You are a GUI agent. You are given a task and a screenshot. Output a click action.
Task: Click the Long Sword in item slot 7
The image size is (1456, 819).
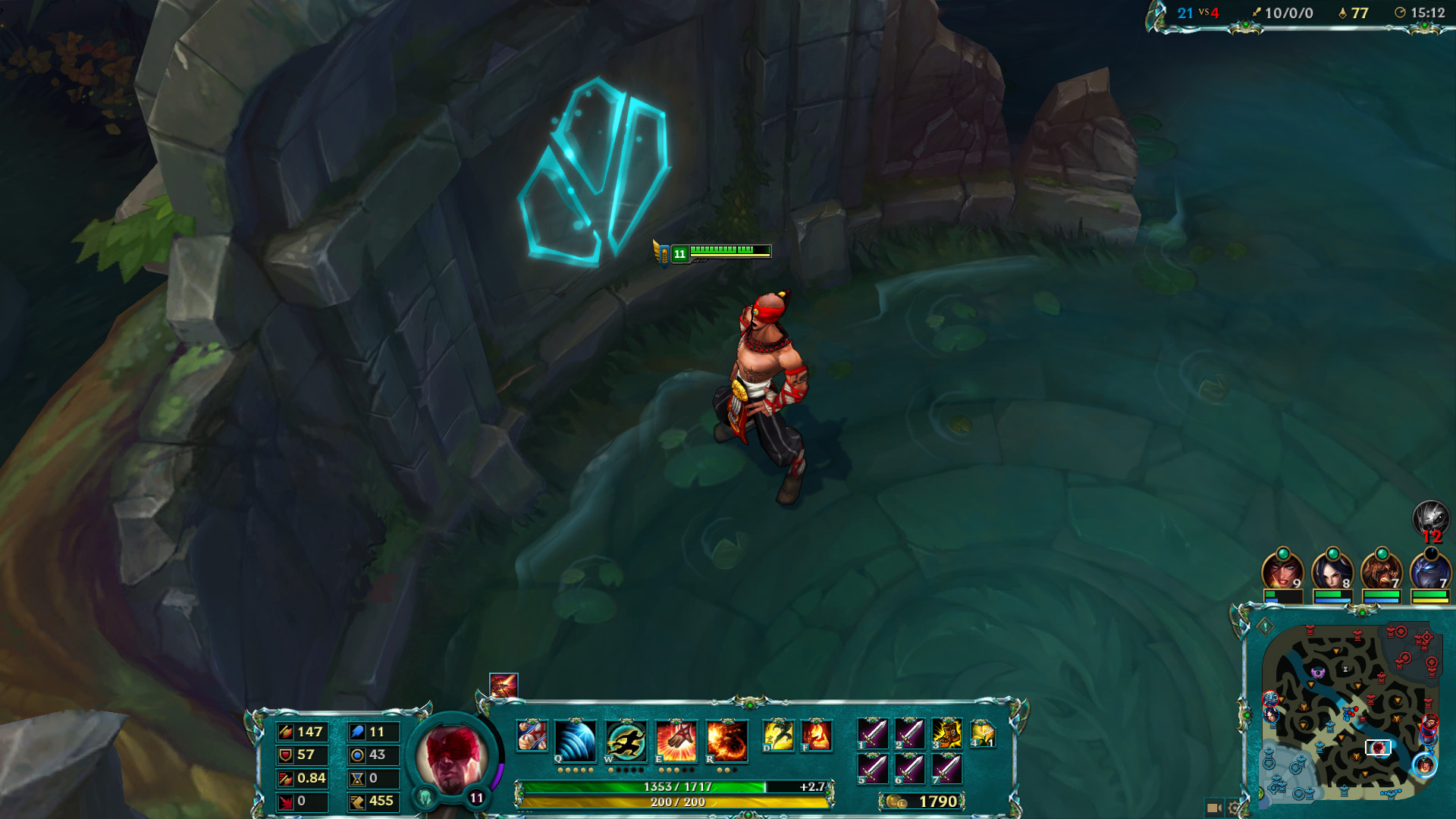(949, 770)
